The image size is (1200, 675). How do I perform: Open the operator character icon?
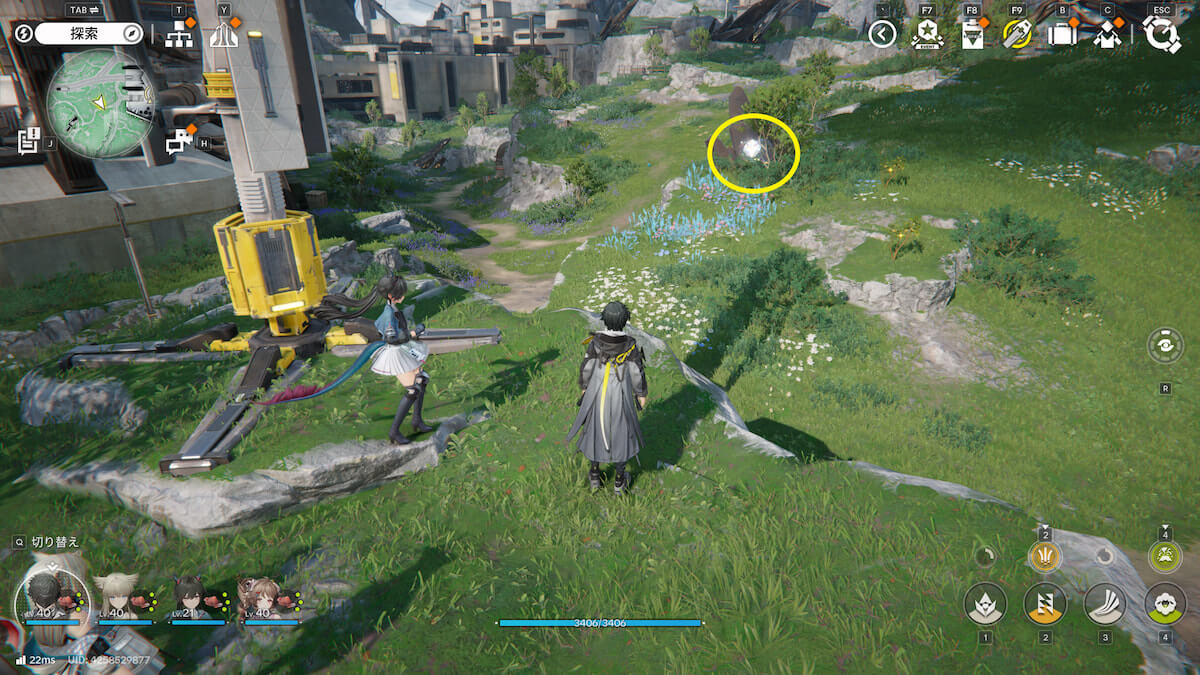pyautogui.click(x=1107, y=35)
